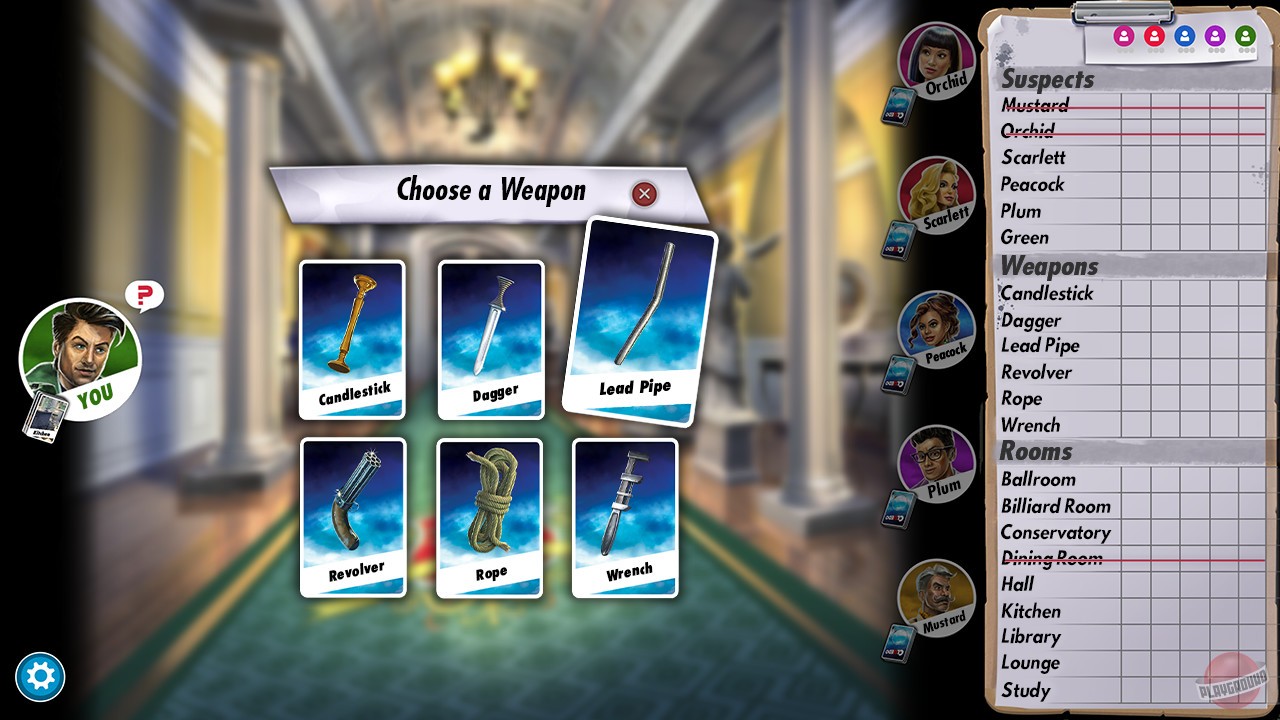Select the Revolver weapon card
Image resolution: width=1280 pixels, height=720 pixels.
click(352, 518)
